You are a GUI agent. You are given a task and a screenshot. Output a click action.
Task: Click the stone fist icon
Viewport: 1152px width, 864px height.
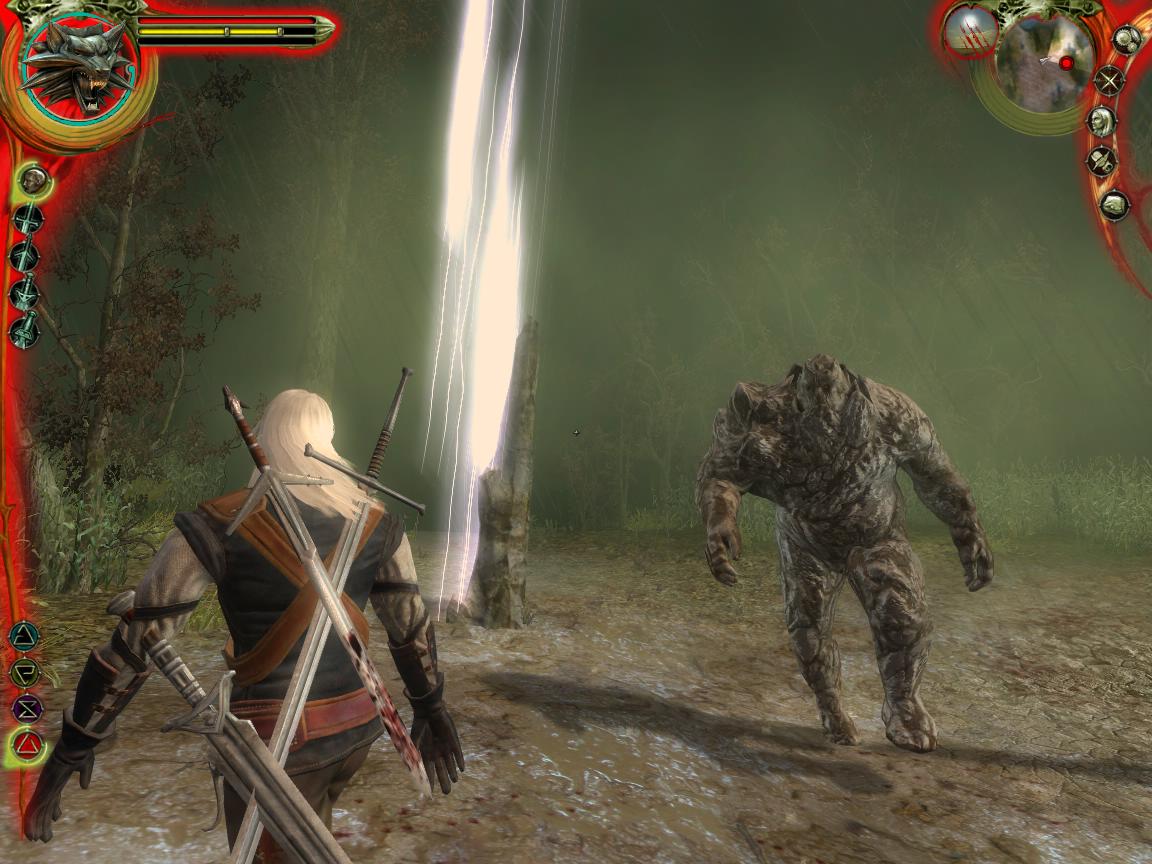(x=1114, y=205)
